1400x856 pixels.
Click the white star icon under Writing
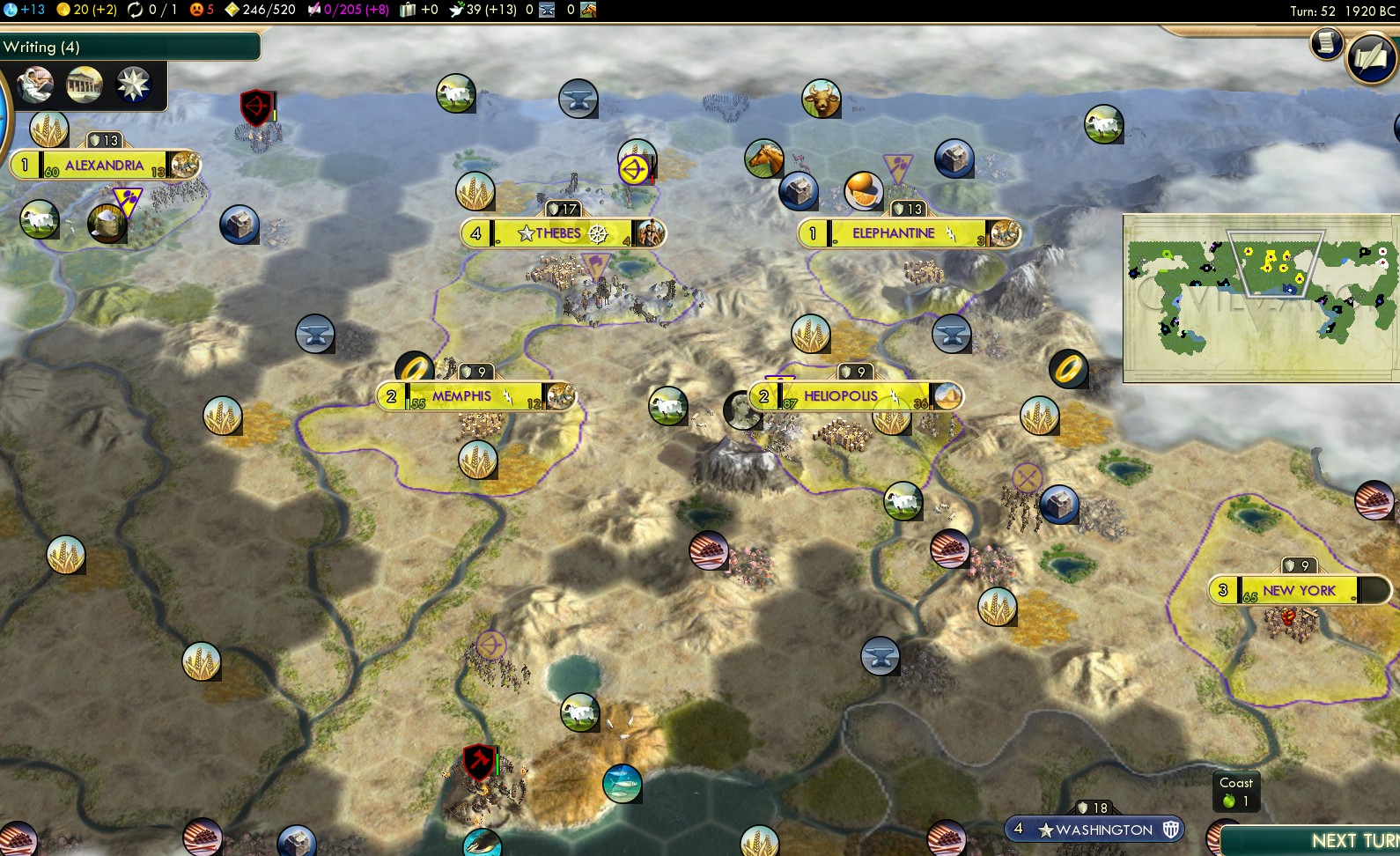point(134,85)
